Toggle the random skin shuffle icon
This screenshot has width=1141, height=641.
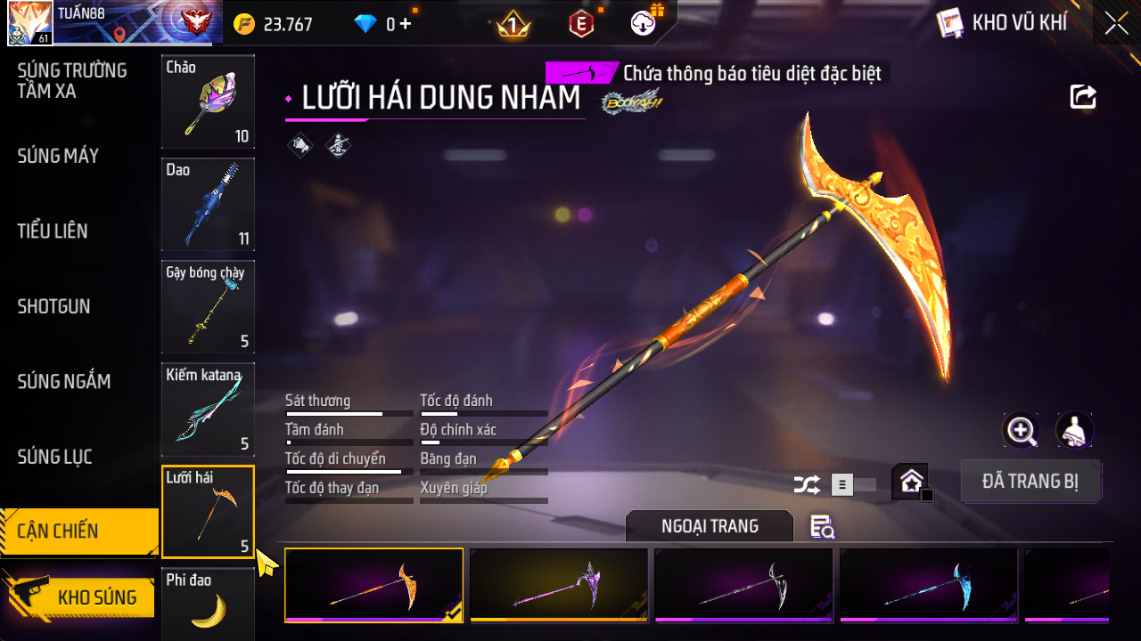(x=806, y=485)
